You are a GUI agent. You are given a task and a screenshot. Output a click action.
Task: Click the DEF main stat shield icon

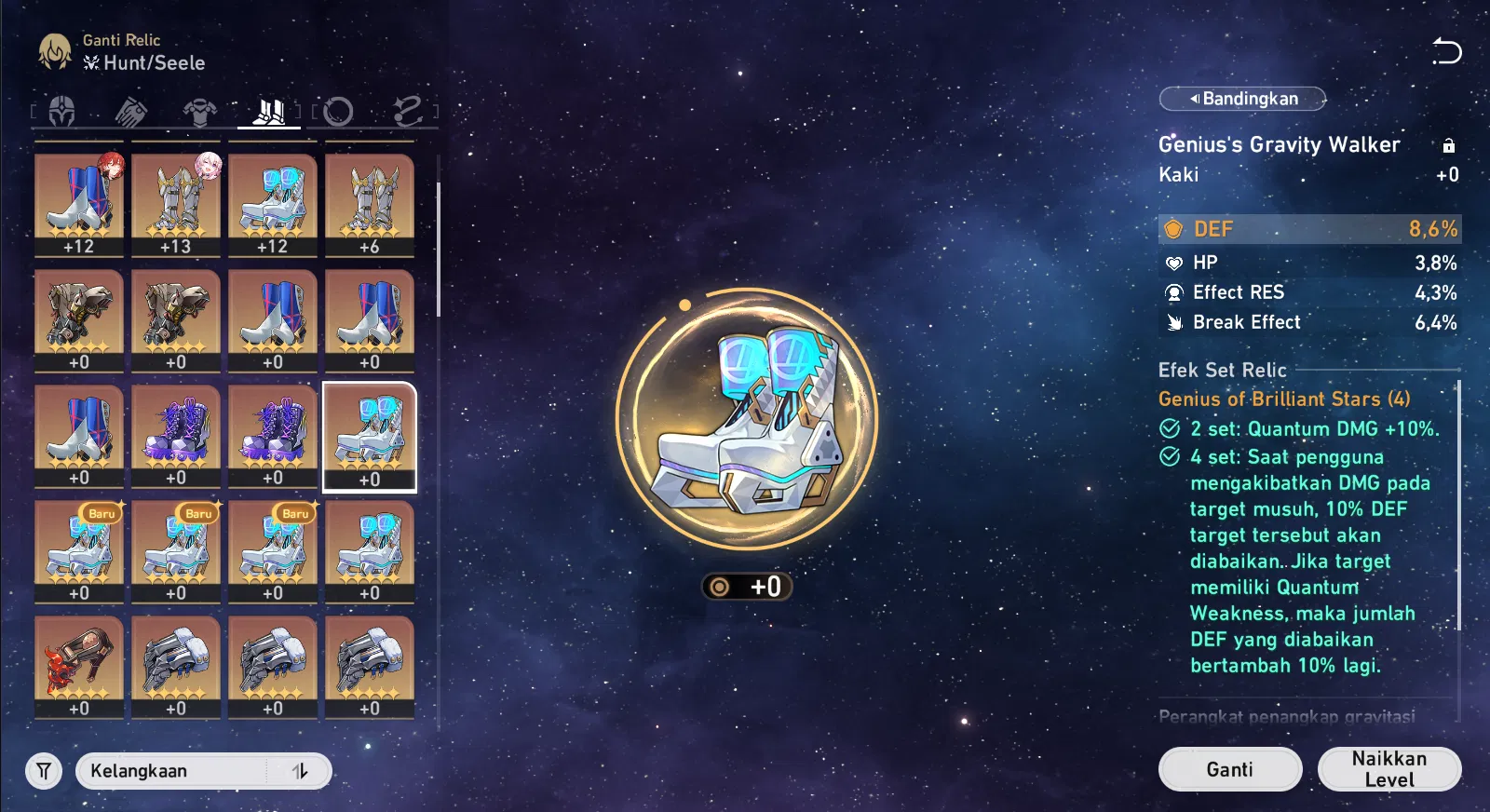[1174, 228]
